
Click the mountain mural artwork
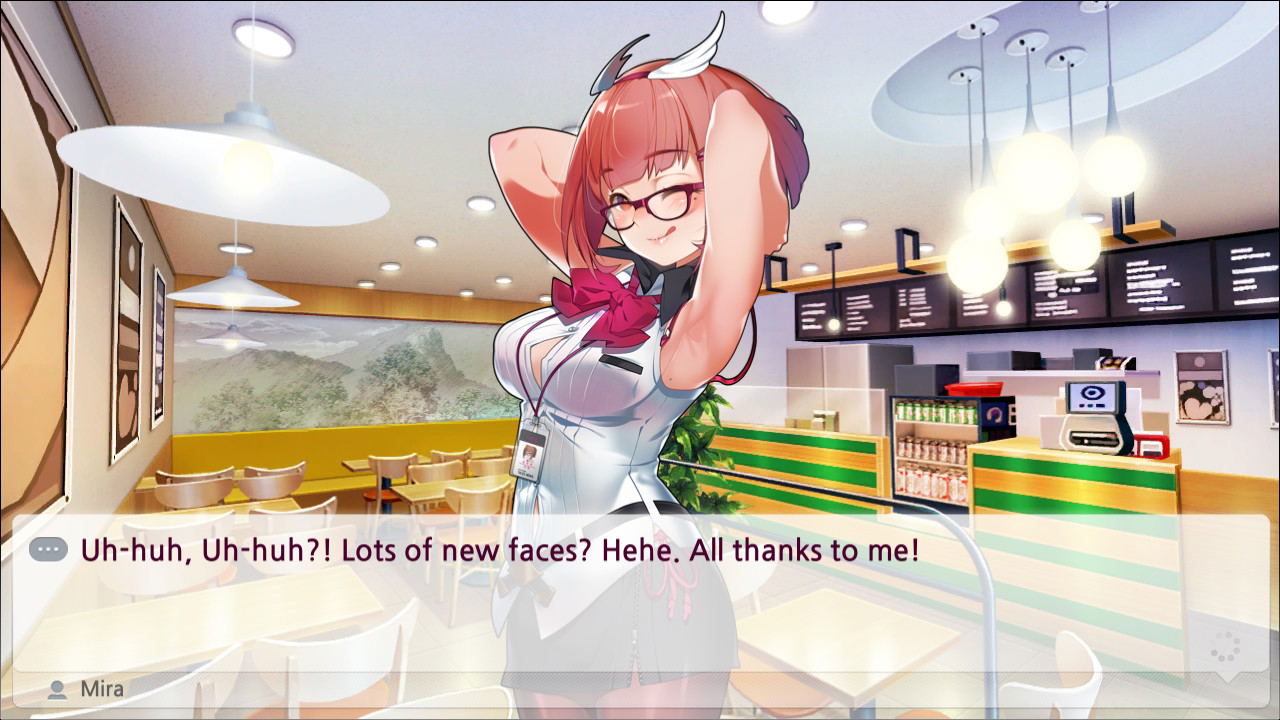coord(350,380)
